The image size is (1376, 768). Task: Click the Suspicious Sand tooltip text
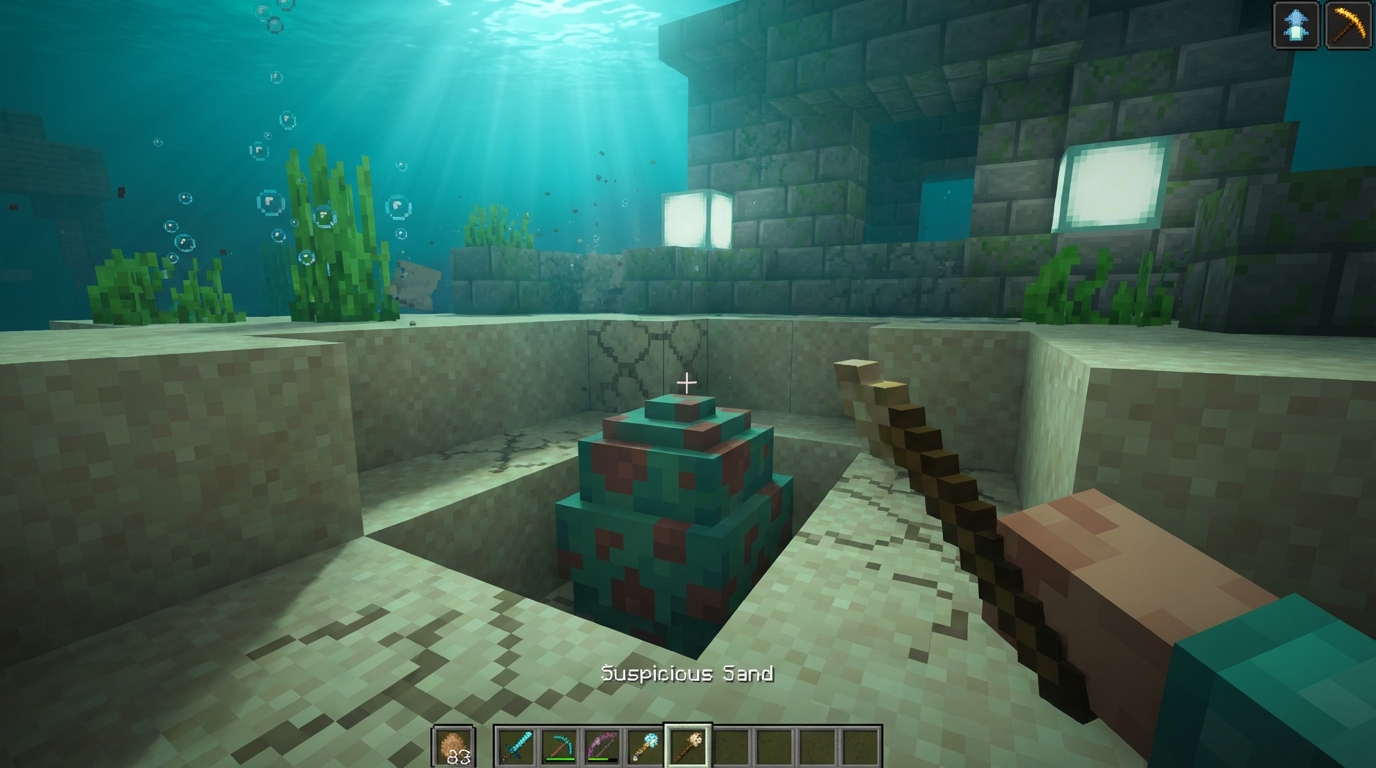tap(685, 673)
